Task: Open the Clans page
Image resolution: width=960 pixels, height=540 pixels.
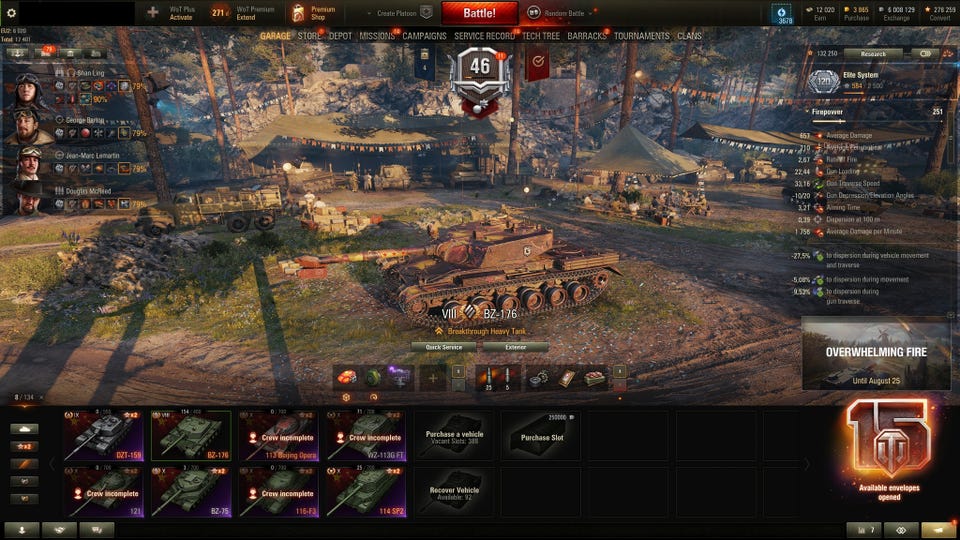Action: tap(689, 36)
